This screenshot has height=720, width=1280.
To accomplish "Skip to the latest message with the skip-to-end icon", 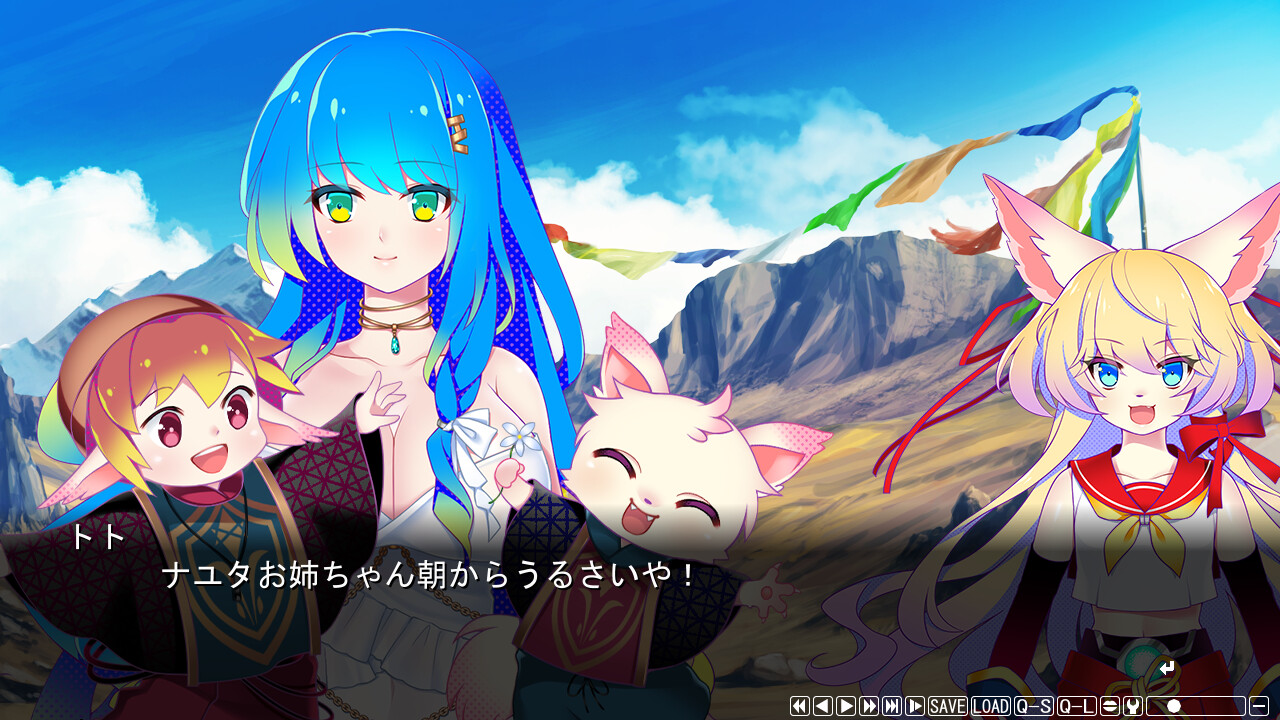I will tap(891, 706).
